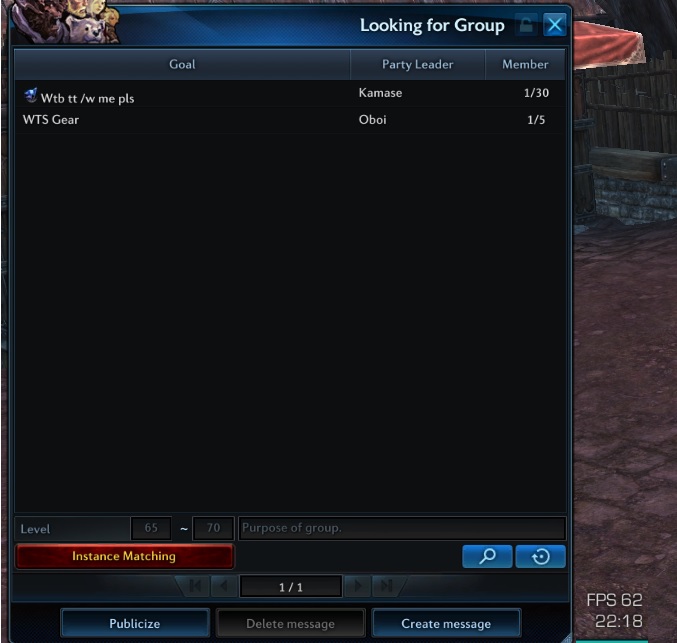677x643 pixels.
Task: Click the maximum level field showing 70
Action: [x=213, y=528]
